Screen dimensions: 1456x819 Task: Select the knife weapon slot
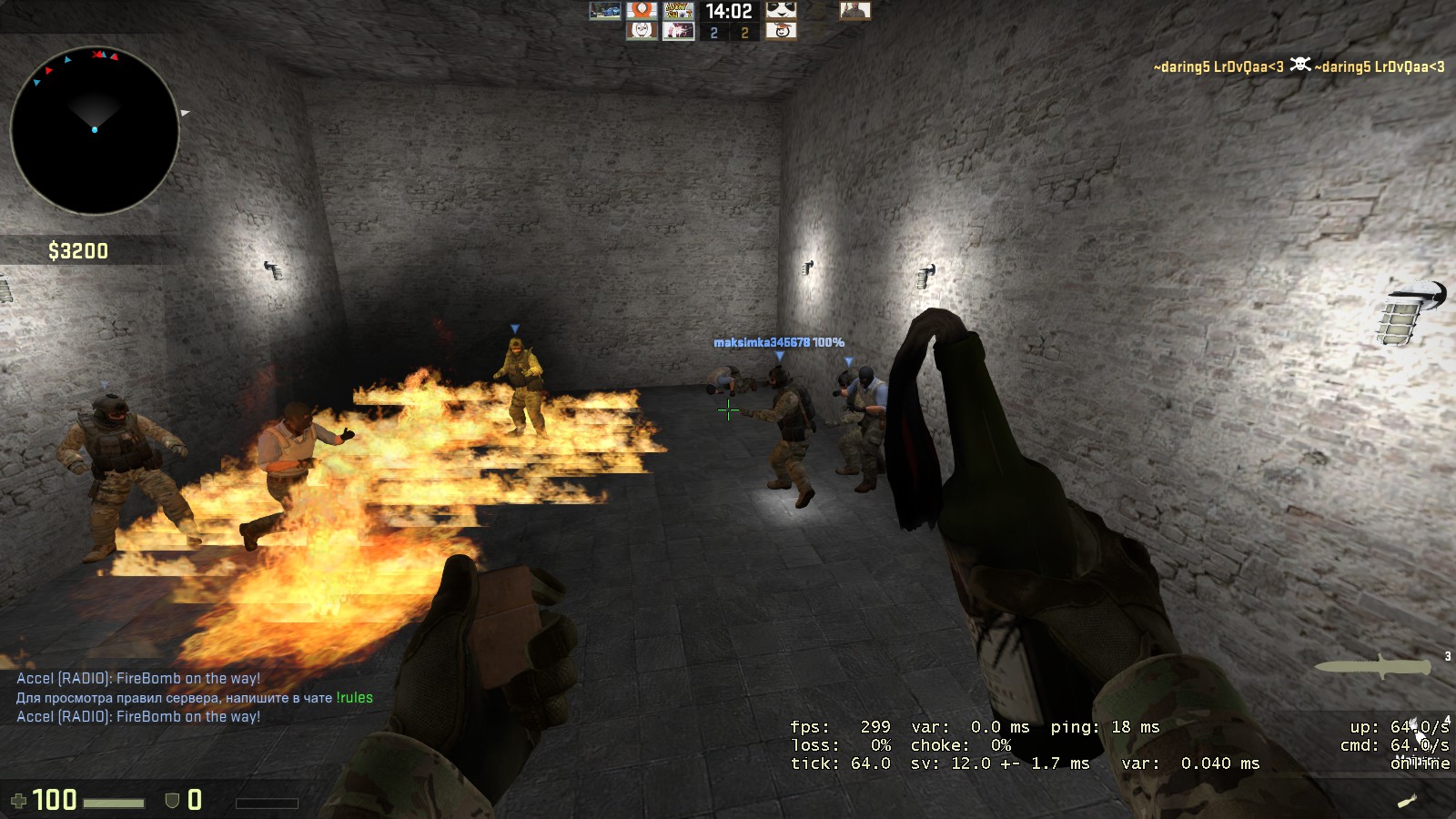pyautogui.click(x=1372, y=667)
